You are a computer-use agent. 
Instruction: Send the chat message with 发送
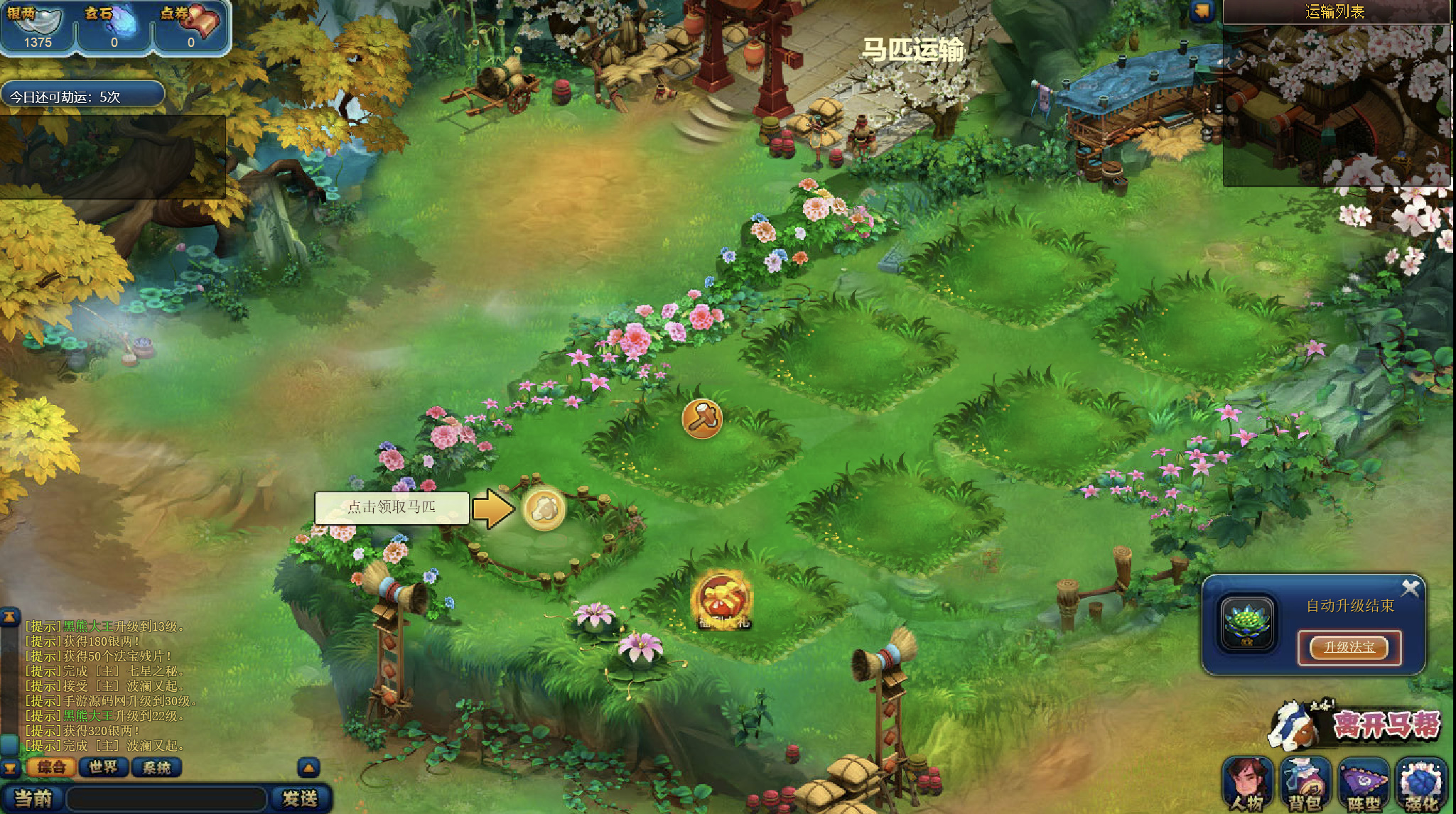pyautogui.click(x=300, y=799)
